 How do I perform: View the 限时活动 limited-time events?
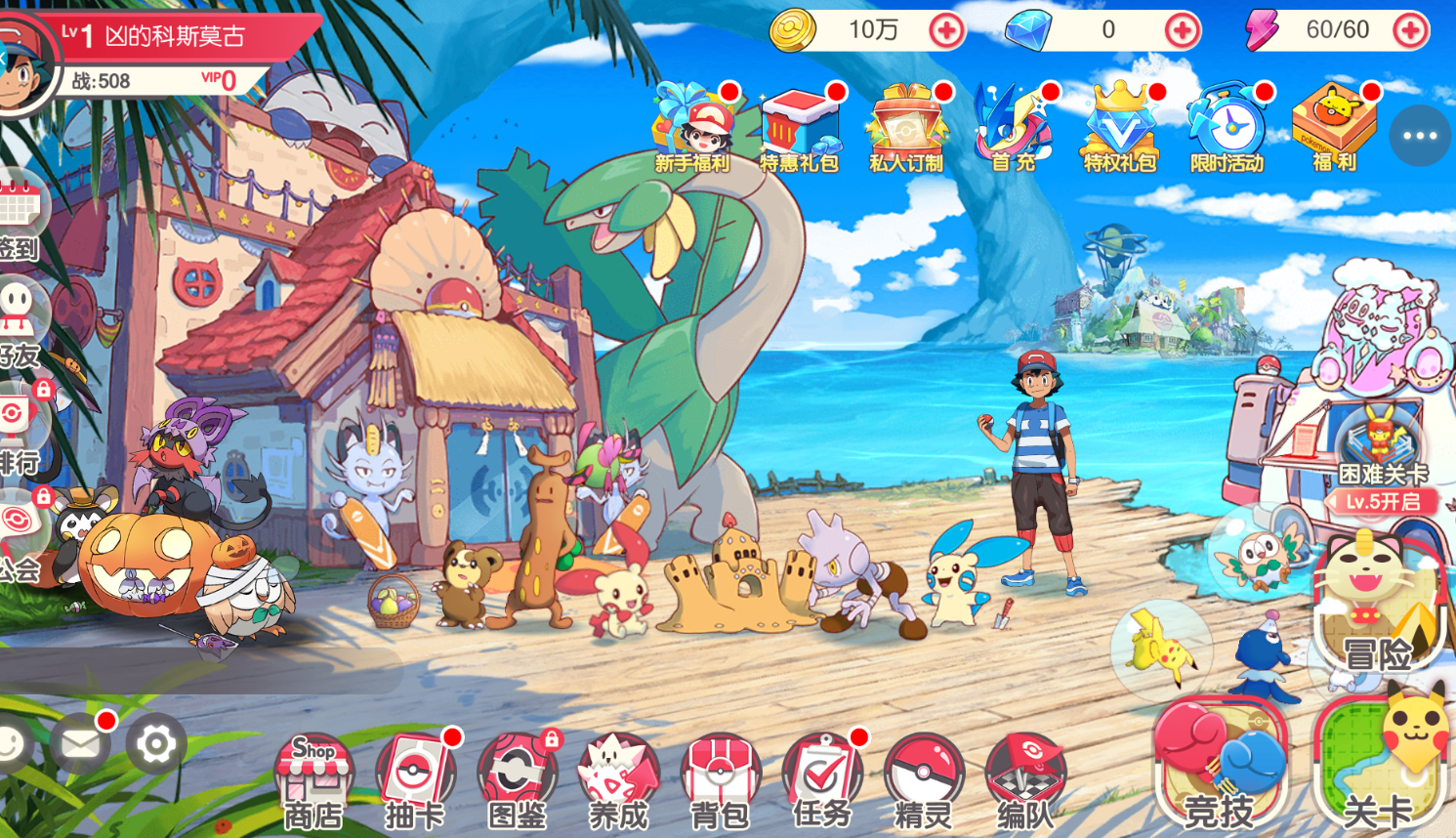pos(1227,129)
